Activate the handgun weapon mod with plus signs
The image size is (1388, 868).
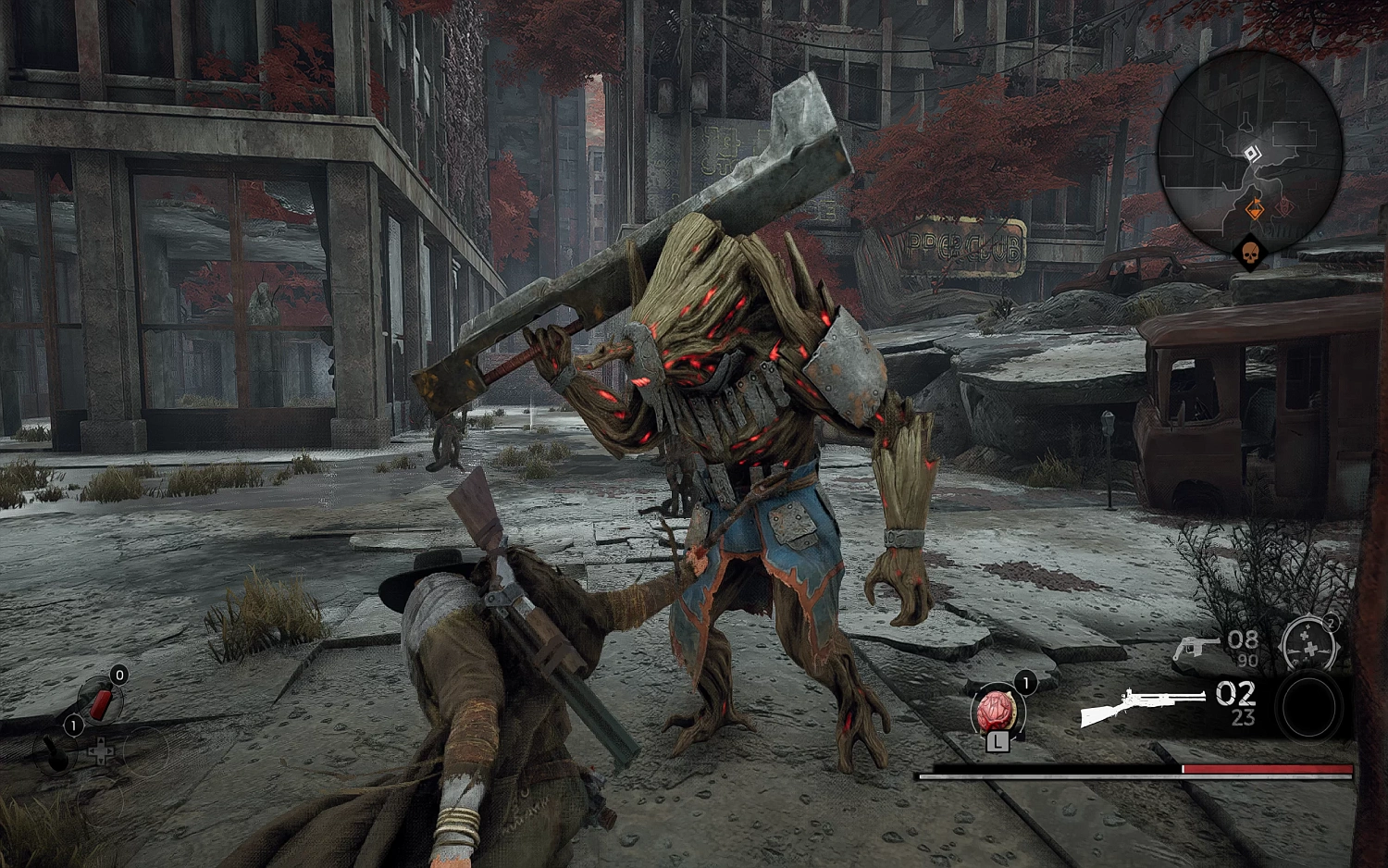pyautogui.click(x=1309, y=644)
